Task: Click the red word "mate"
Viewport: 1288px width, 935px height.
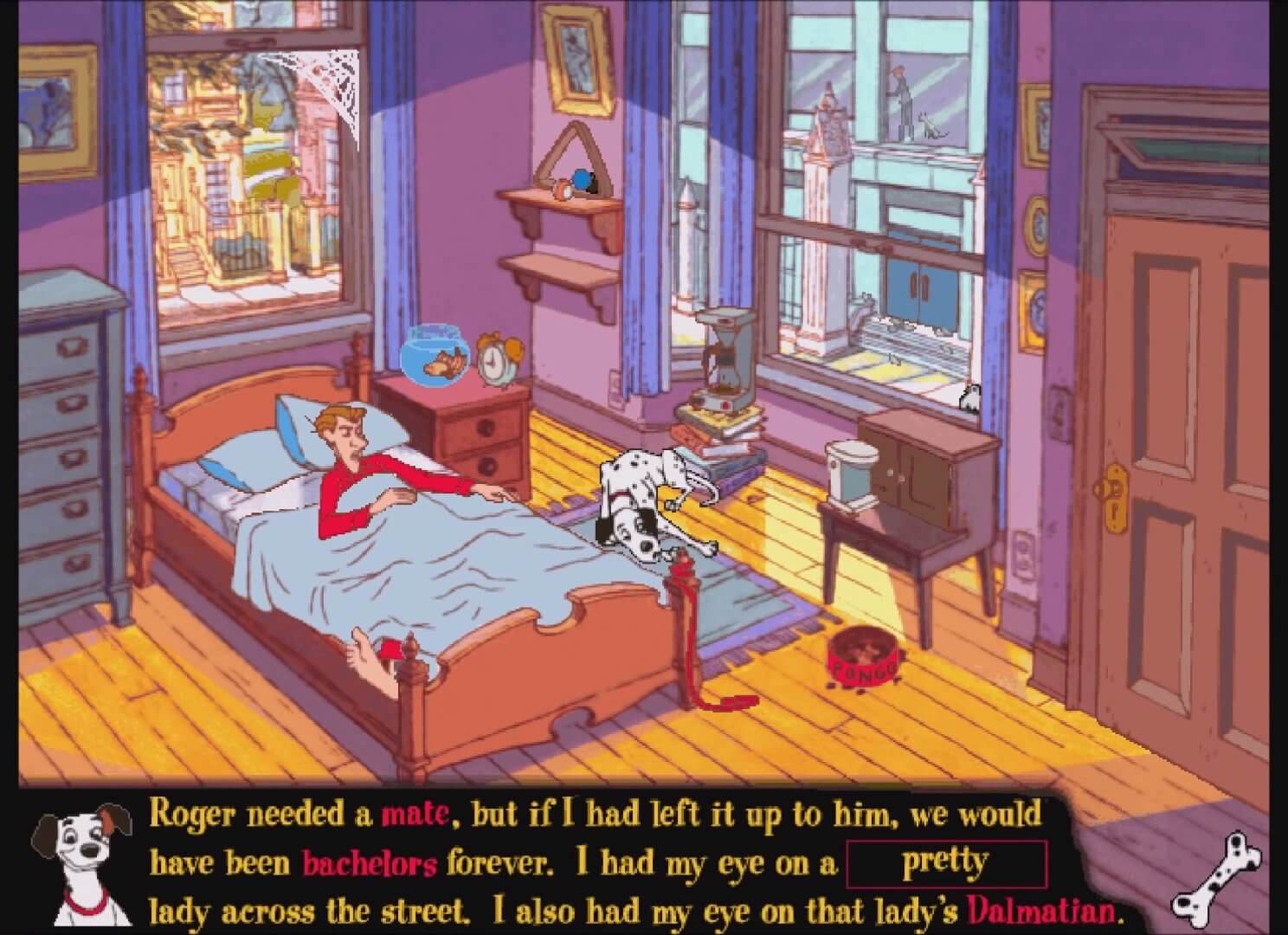Action: coord(415,815)
